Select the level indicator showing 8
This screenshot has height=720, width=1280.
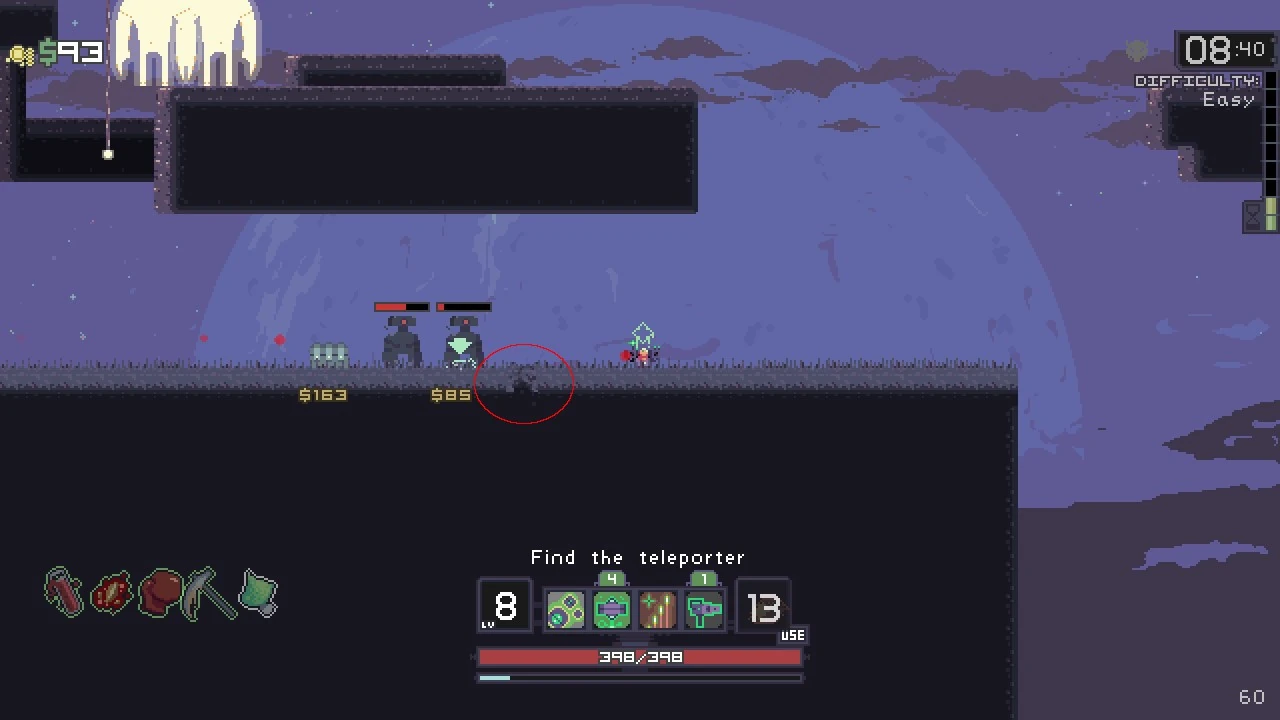pyautogui.click(x=505, y=607)
